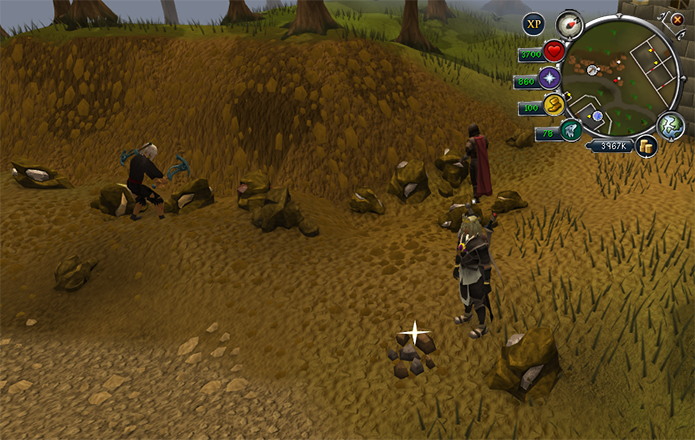The image size is (695, 440).
Task: Select the mining pickaxe icon on minimap
Action: (593, 70)
